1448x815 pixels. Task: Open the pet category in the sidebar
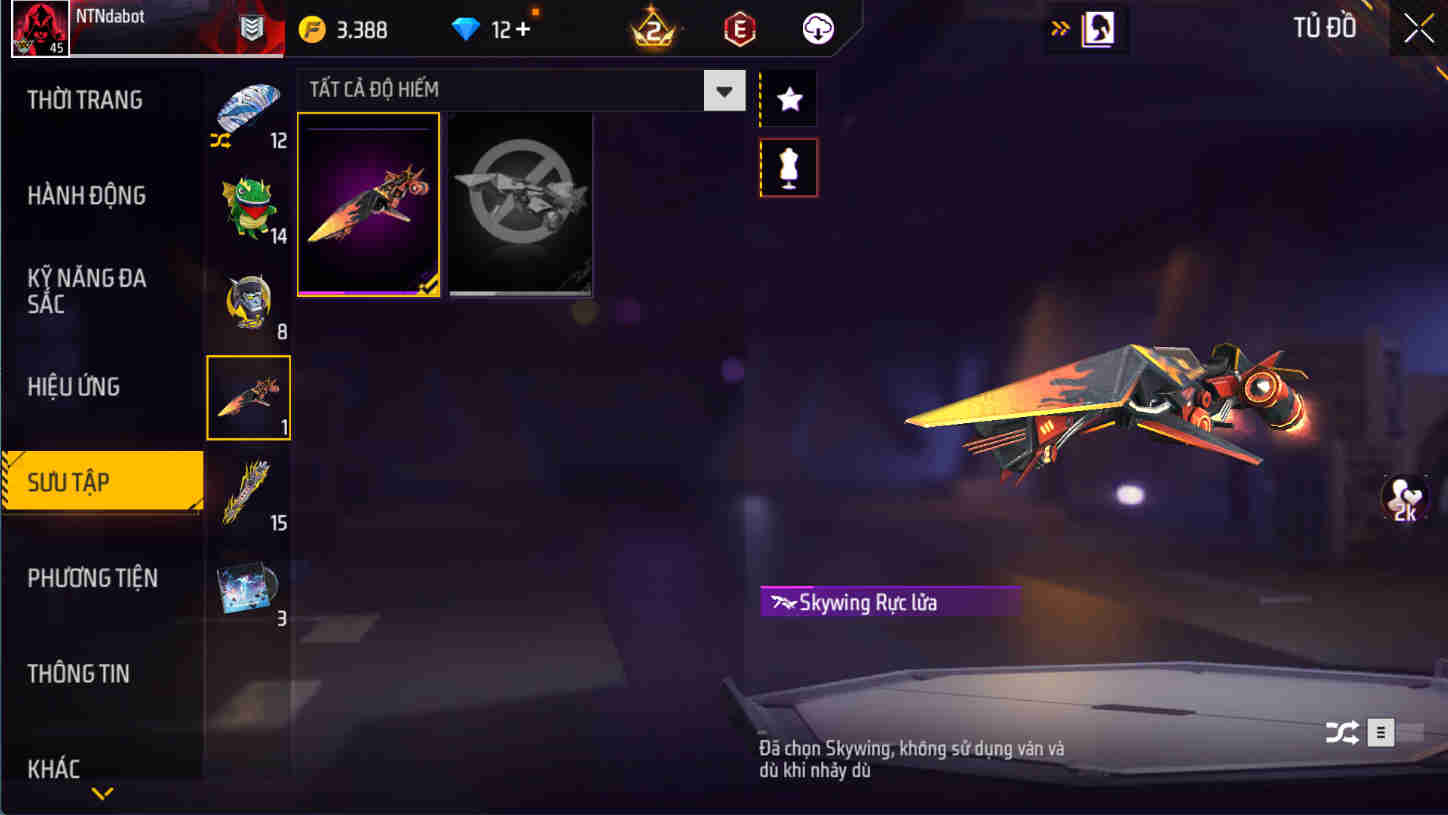248,205
